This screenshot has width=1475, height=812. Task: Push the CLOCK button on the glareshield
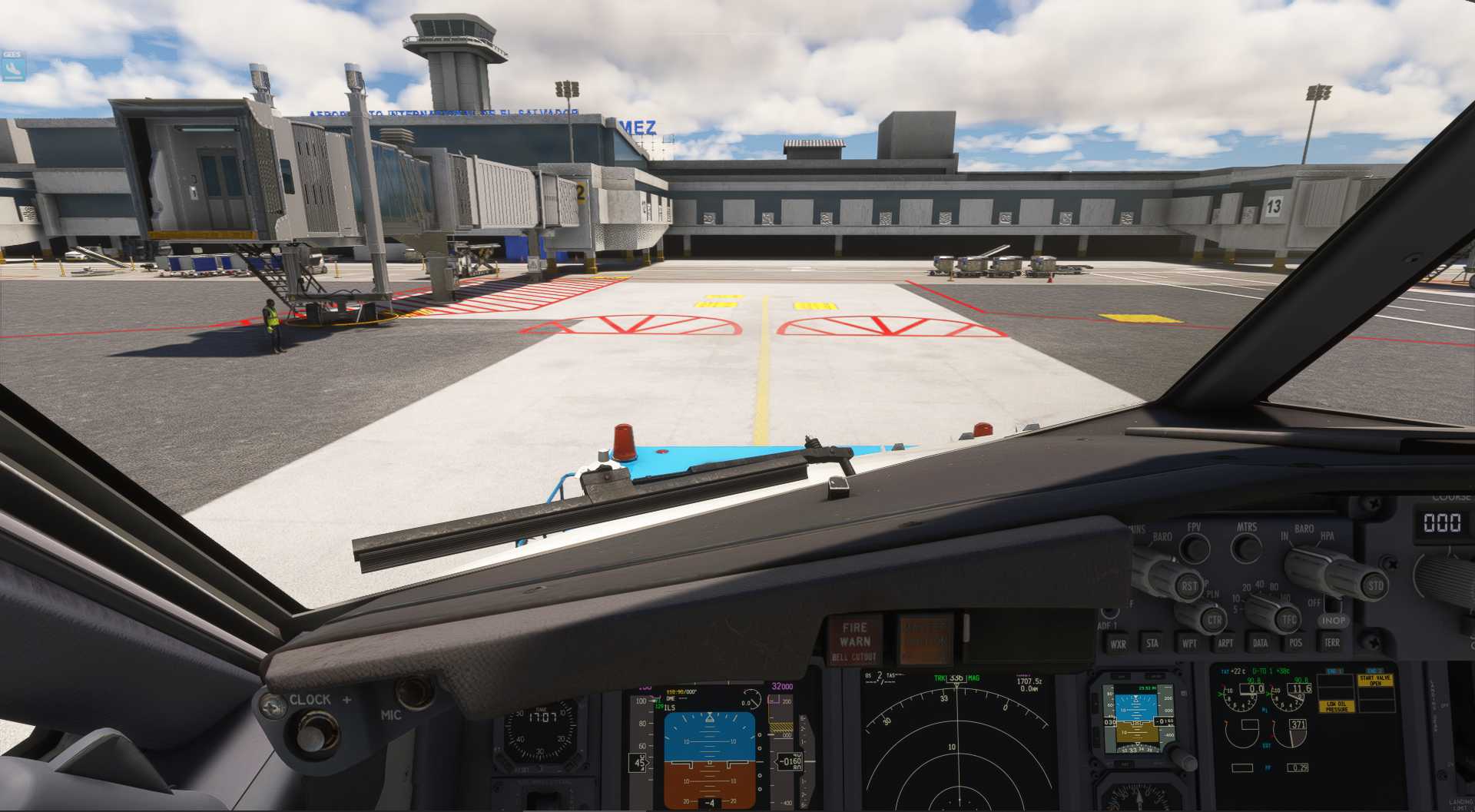point(311,731)
